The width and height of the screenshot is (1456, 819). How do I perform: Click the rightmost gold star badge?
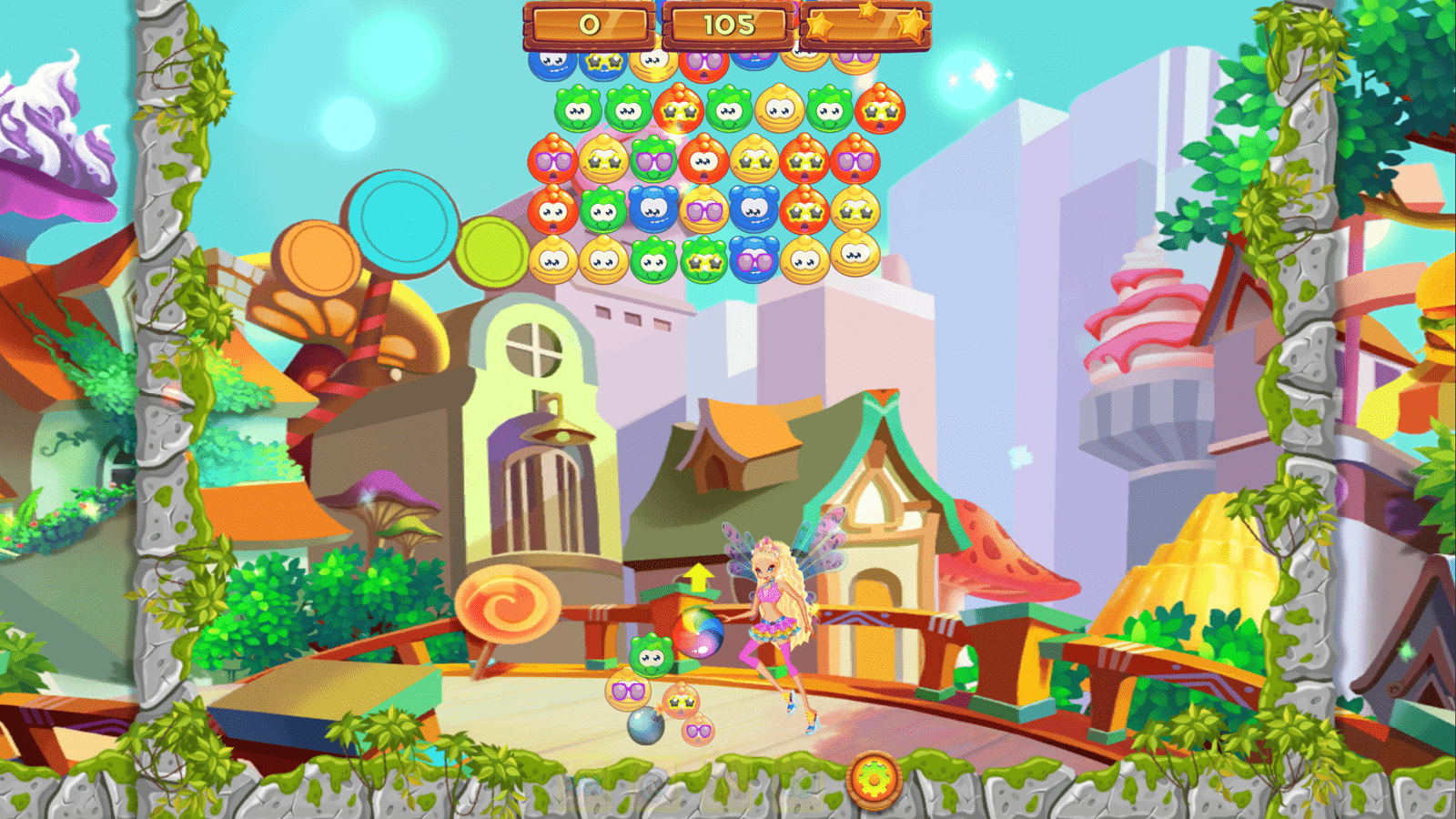(x=911, y=25)
